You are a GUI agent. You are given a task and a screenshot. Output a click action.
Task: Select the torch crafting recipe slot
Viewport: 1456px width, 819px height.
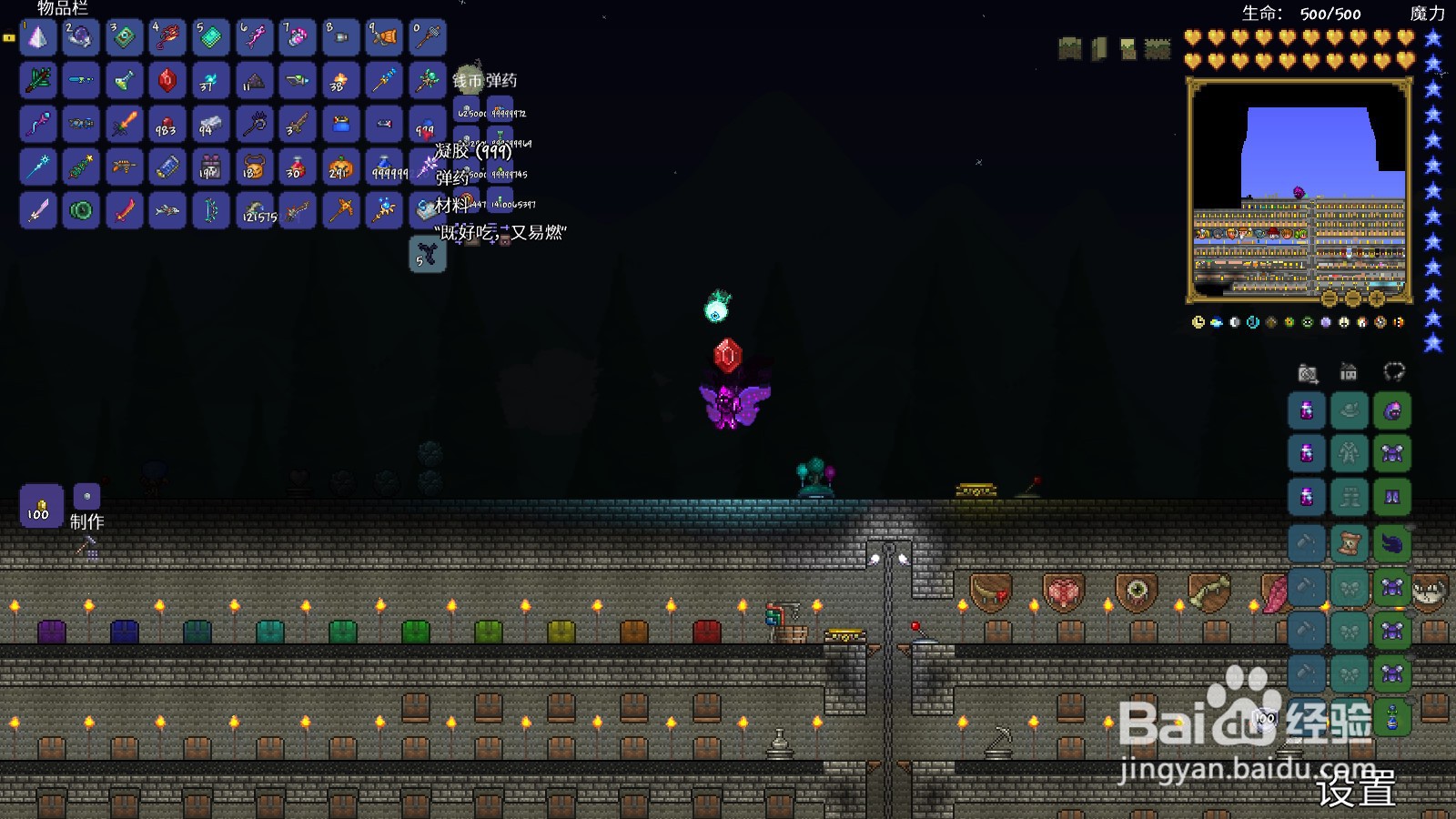41,506
